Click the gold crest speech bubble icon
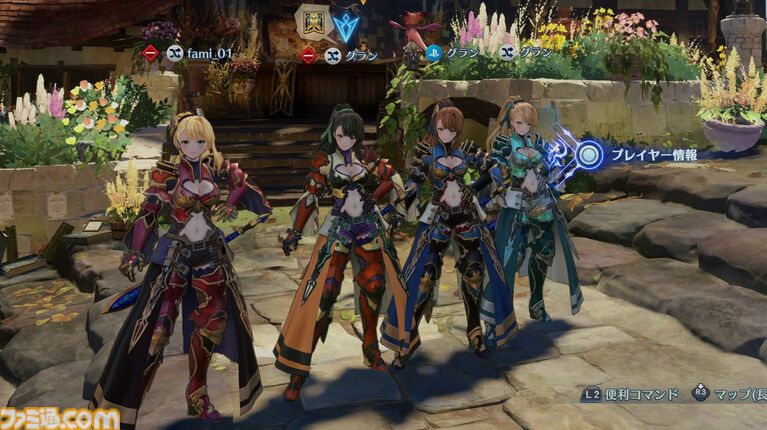The height and width of the screenshot is (430, 767). (312, 22)
